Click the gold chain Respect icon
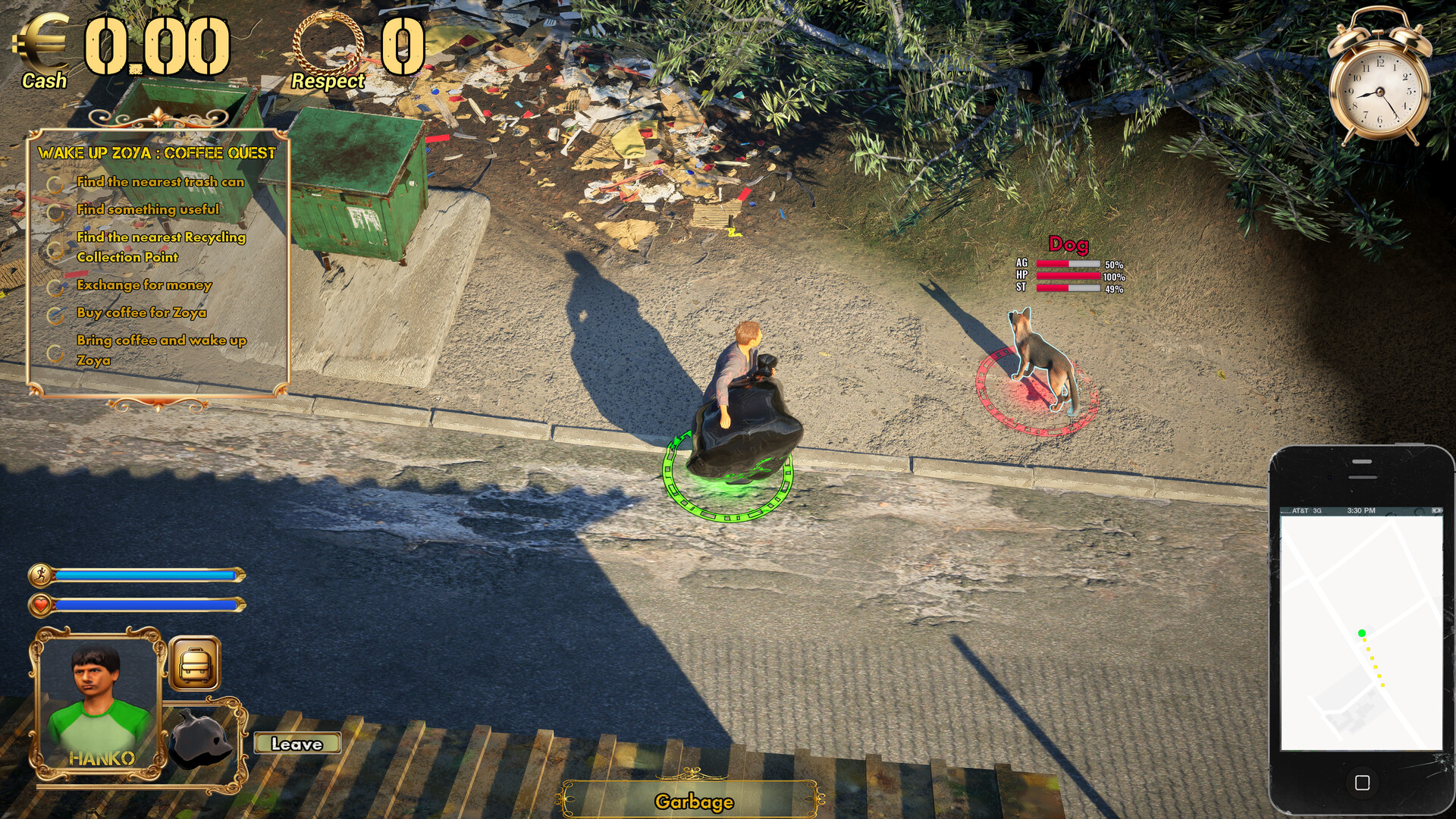The width and height of the screenshot is (1456, 819). coord(328,42)
